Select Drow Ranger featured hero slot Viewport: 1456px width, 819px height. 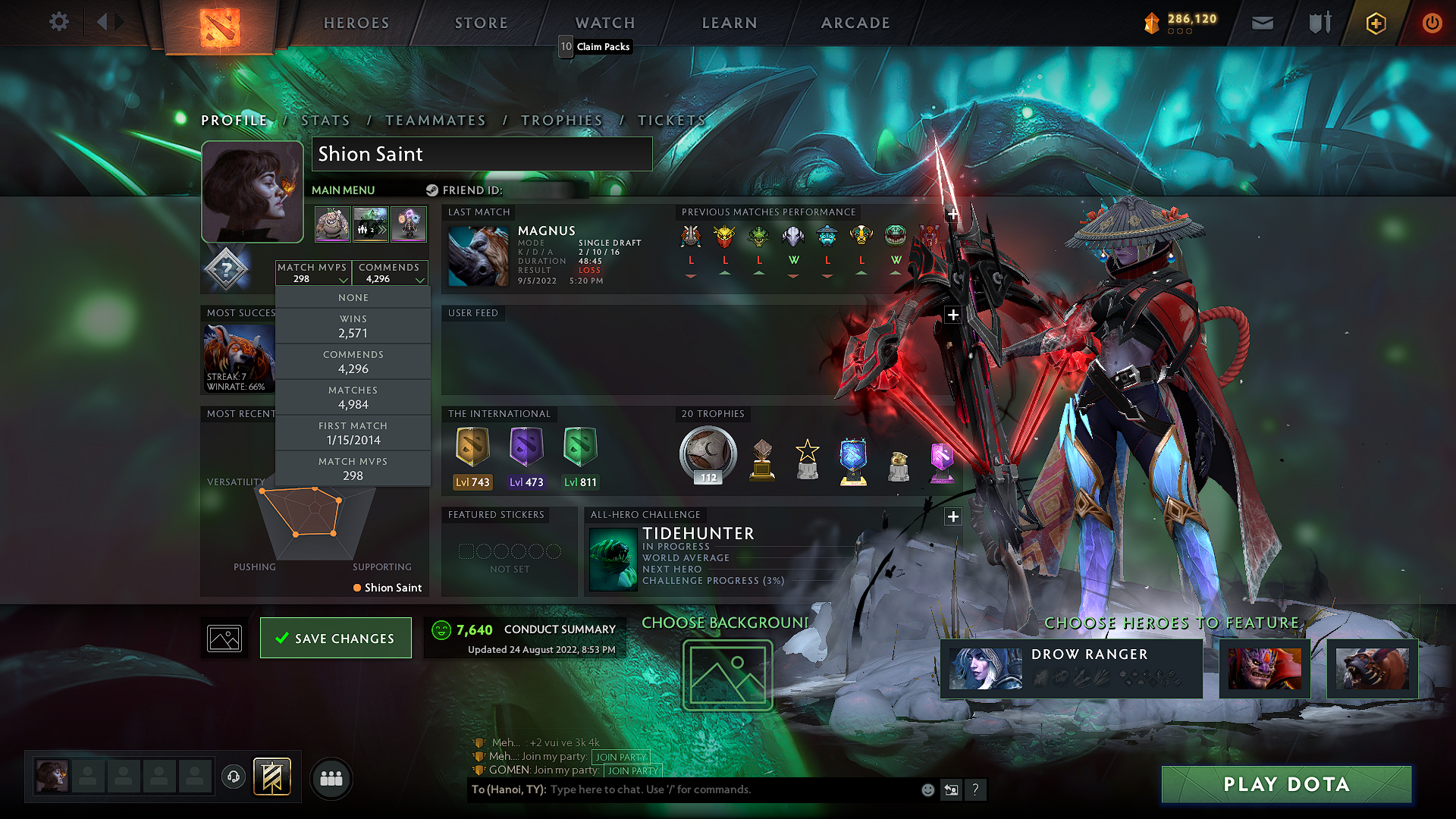click(1071, 668)
